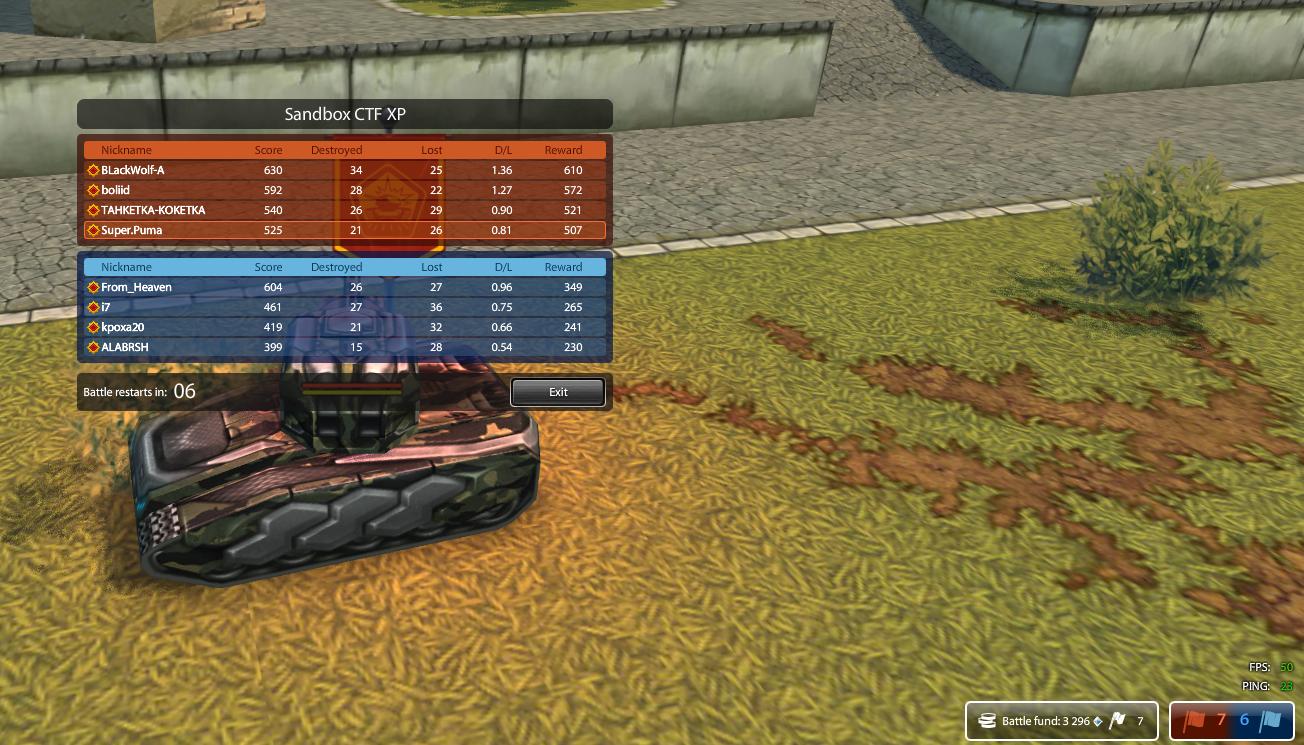
Task: Select From_Heaven's rank emblem
Action: (92, 287)
